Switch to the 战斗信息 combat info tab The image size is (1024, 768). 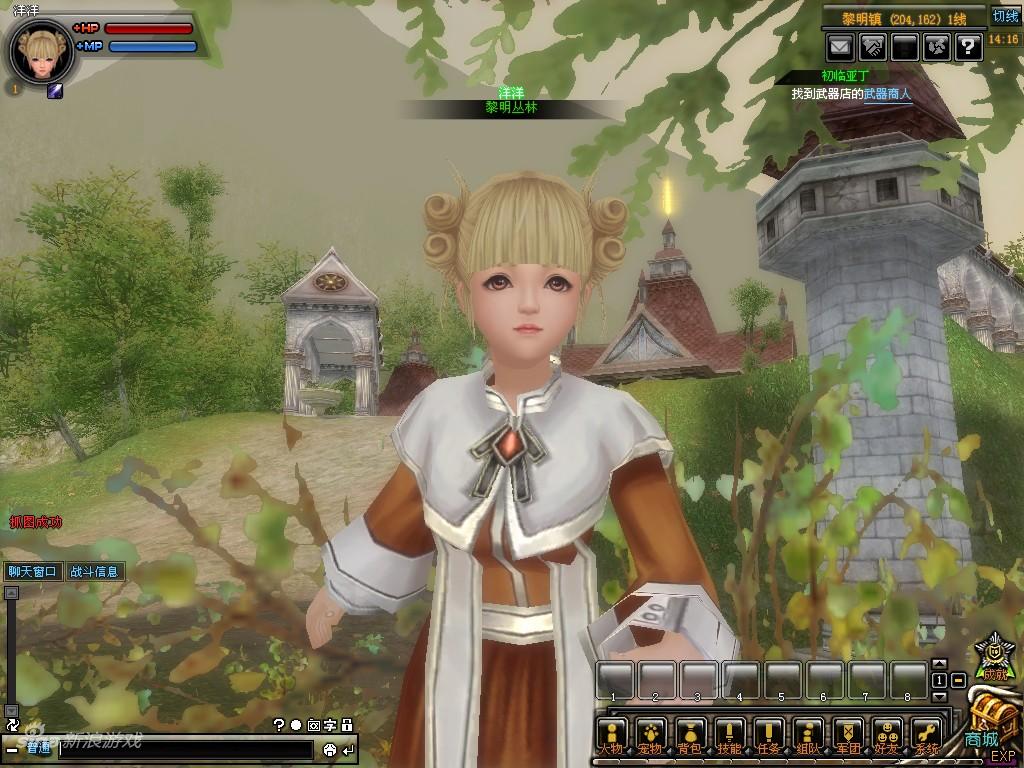tap(94, 572)
